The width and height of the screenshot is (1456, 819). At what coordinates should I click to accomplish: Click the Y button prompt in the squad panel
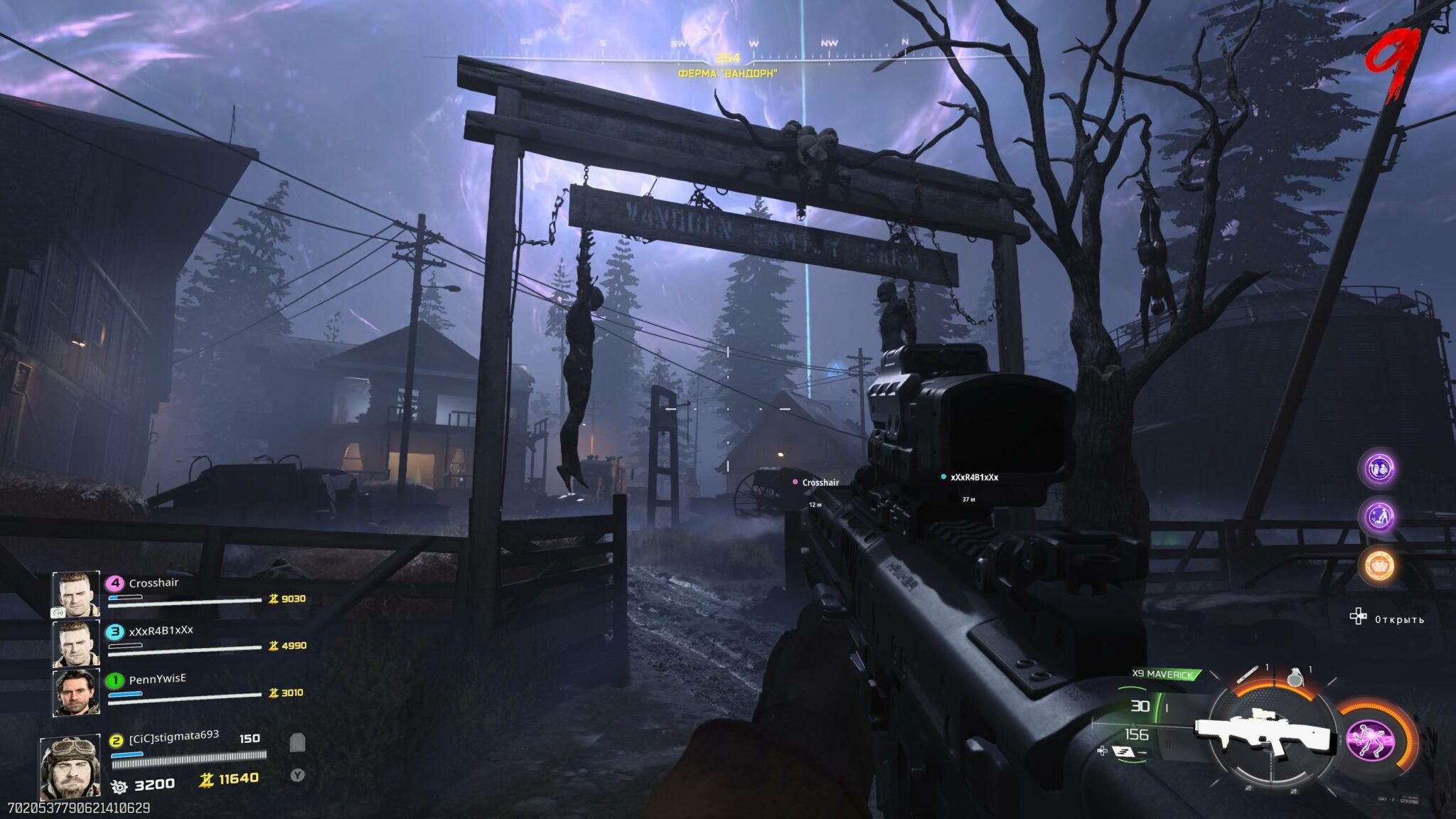[298, 776]
